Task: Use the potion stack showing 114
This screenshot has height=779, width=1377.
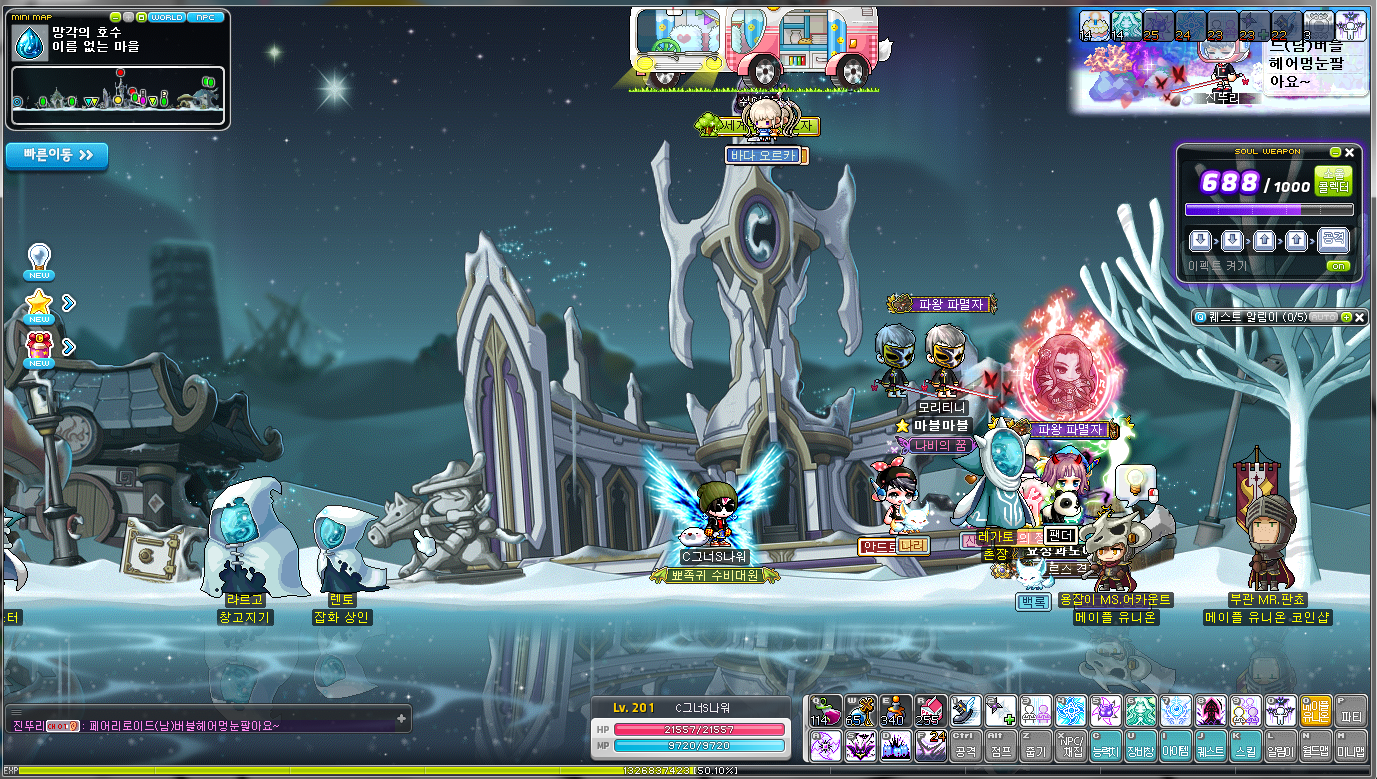Action: [825, 711]
